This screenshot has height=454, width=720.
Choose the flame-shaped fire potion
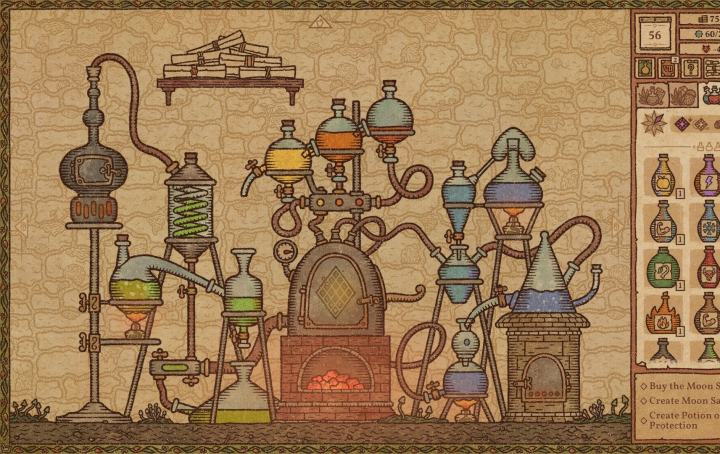coord(662,313)
